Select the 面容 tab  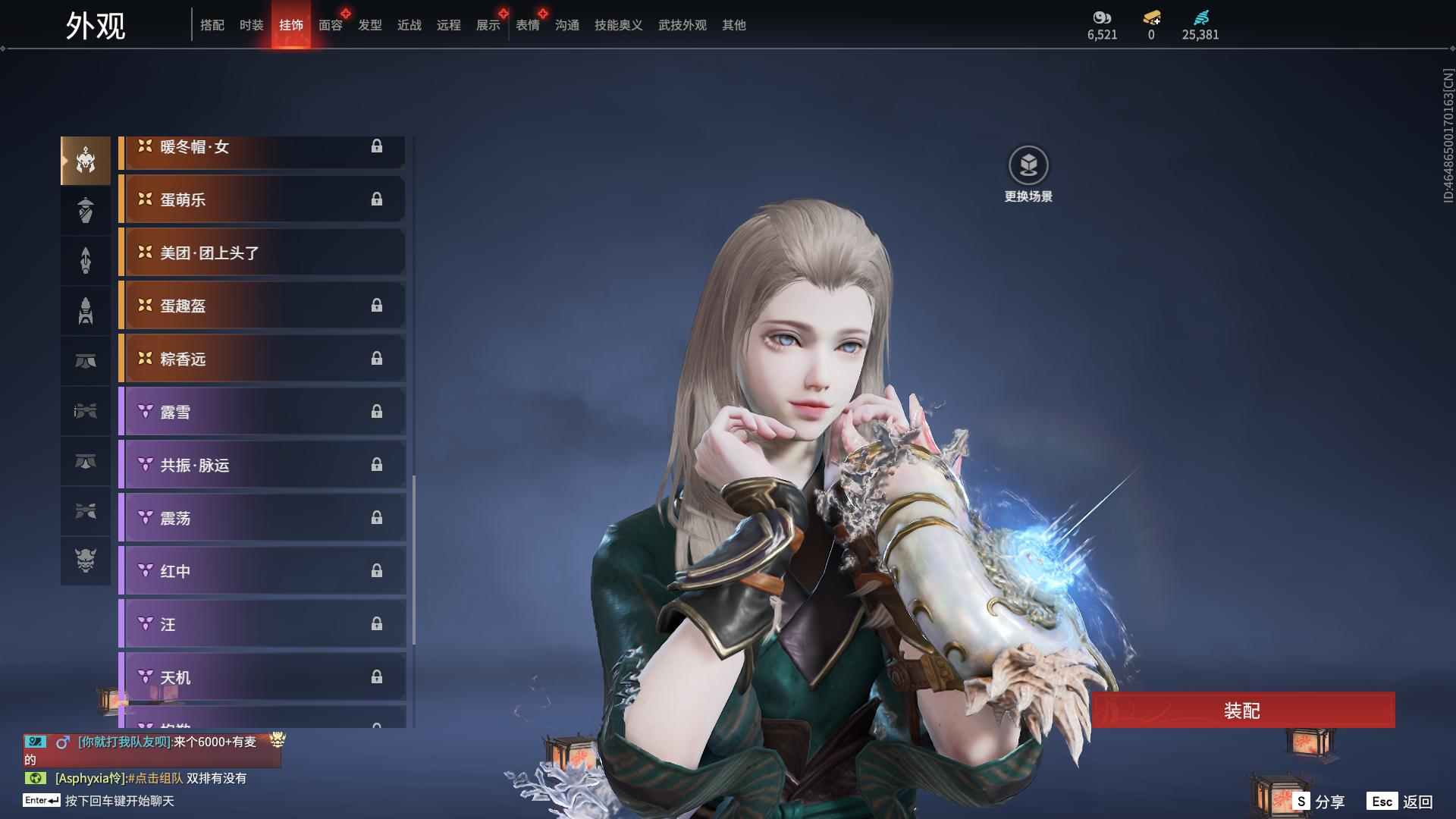(x=330, y=25)
